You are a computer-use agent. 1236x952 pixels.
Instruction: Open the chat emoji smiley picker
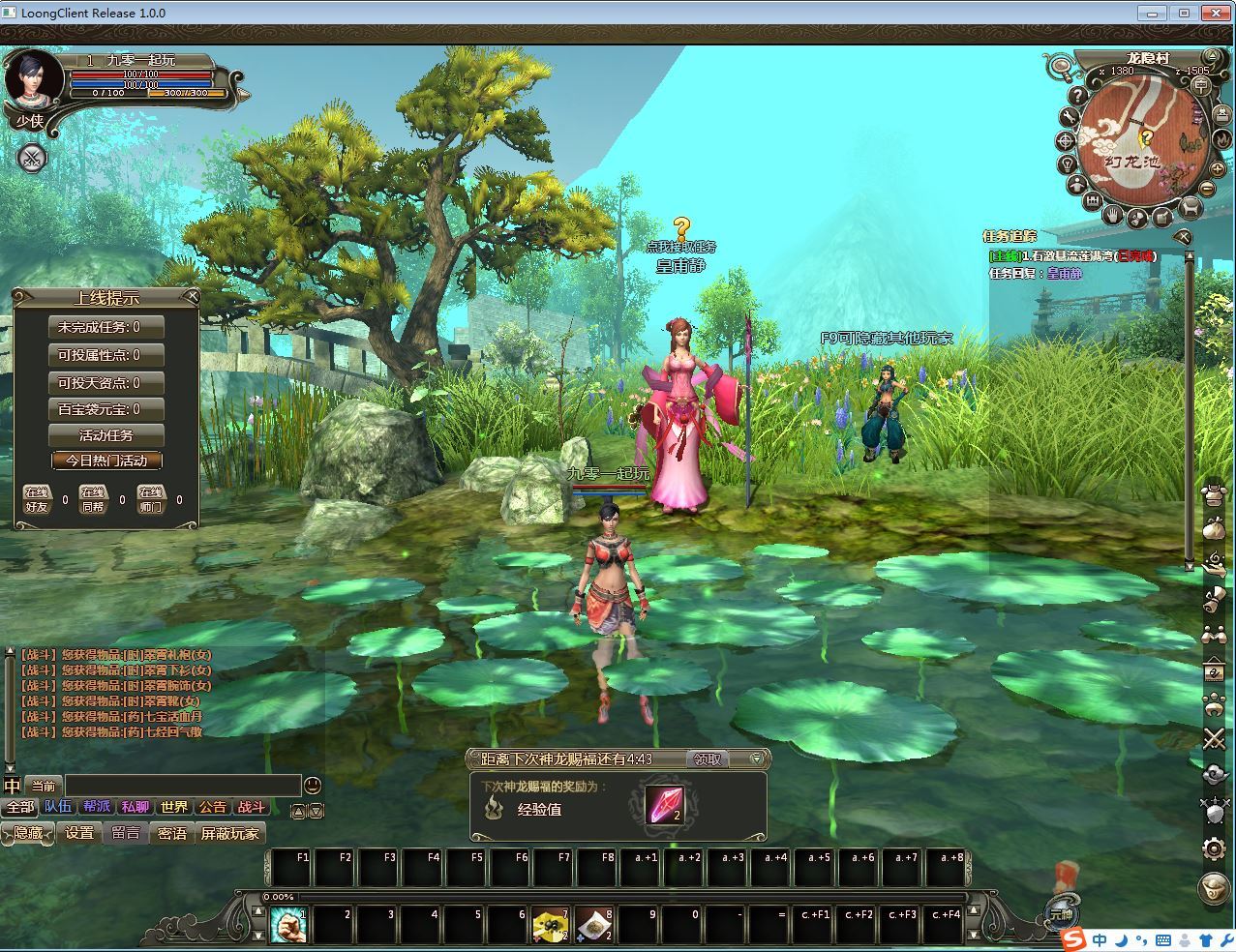click(313, 786)
